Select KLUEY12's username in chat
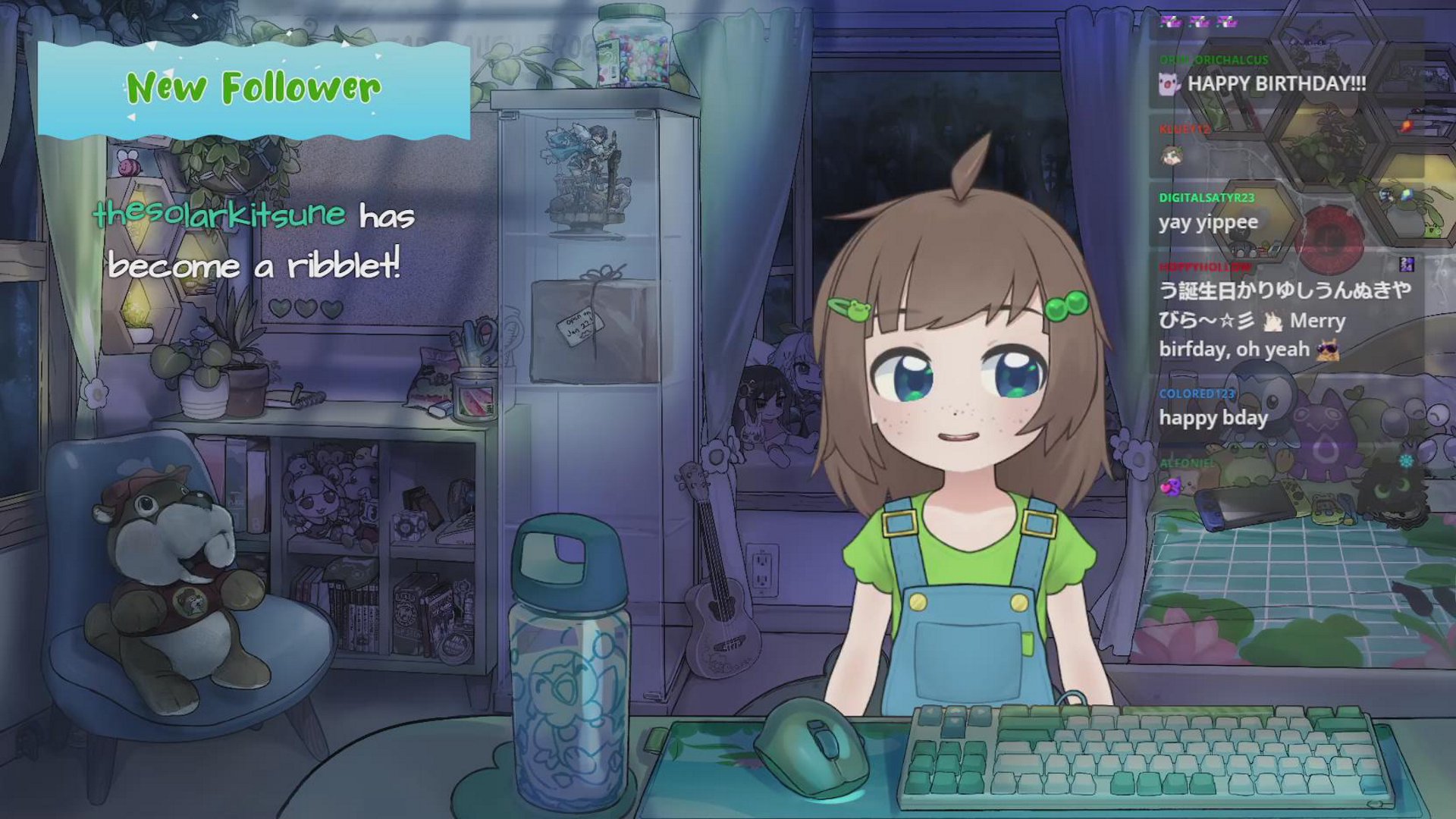Screen dimensions: 1456x819 click(1185, 129)
